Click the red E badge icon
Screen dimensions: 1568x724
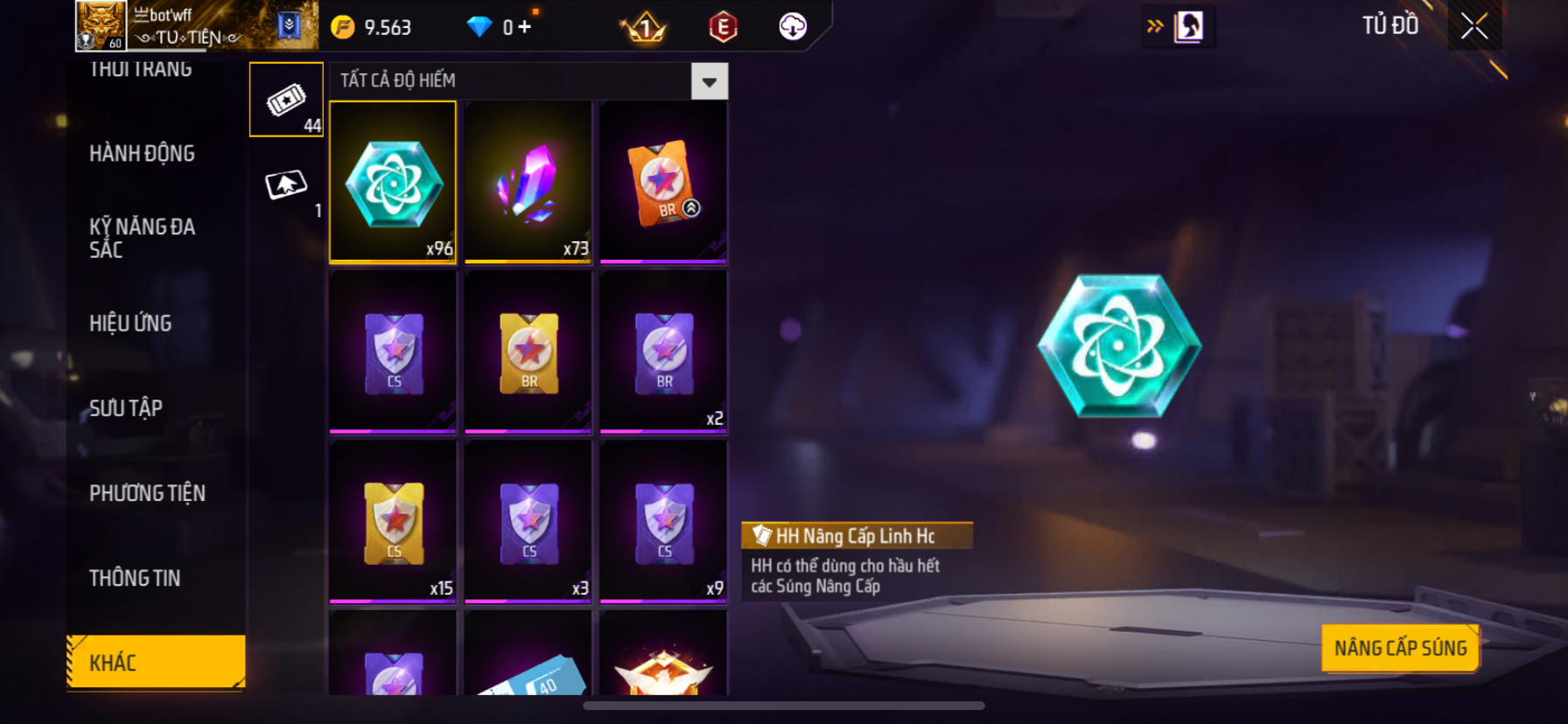[723, 27]
